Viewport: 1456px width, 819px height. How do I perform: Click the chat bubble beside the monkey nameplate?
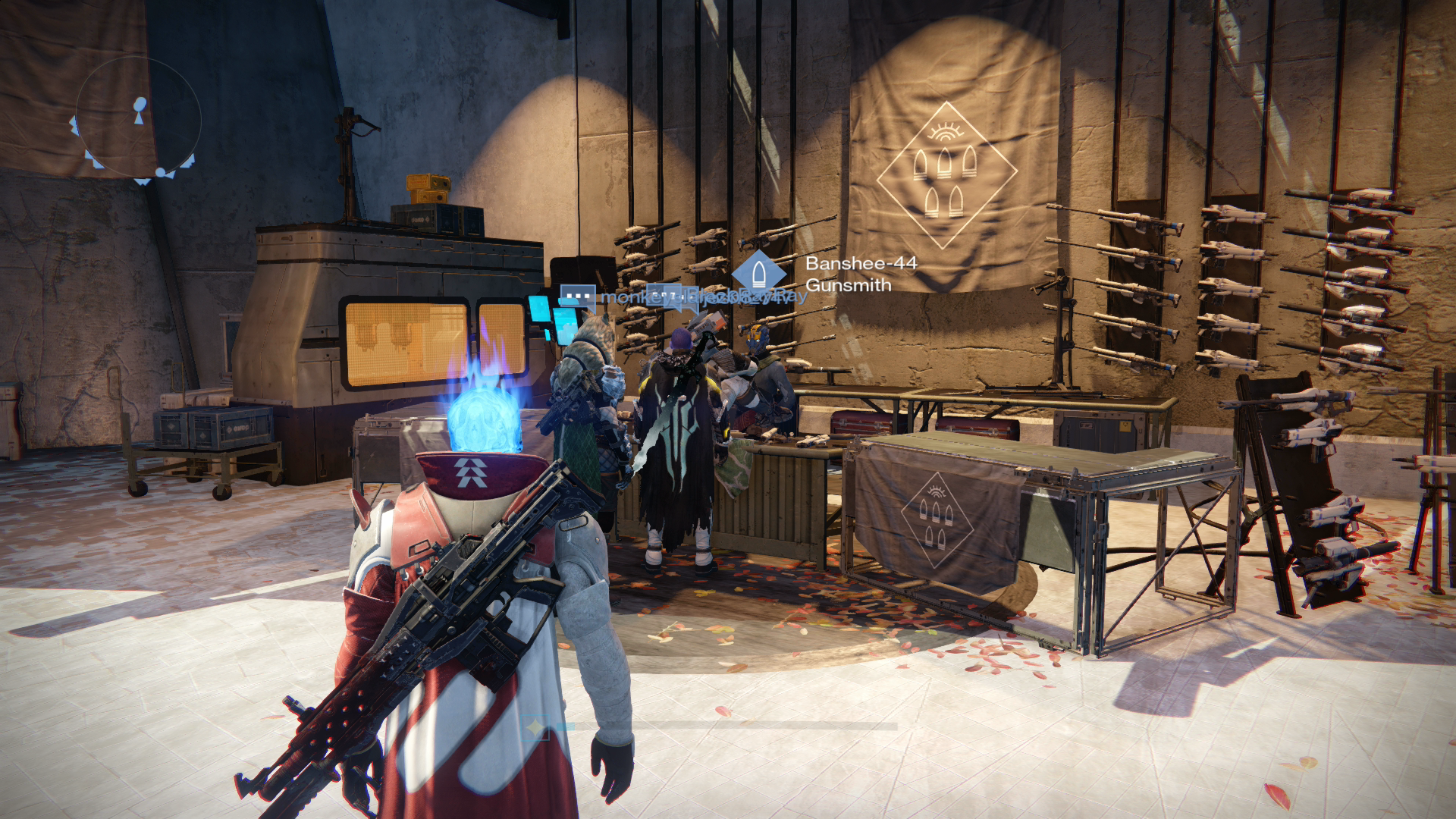click(579, 295)
